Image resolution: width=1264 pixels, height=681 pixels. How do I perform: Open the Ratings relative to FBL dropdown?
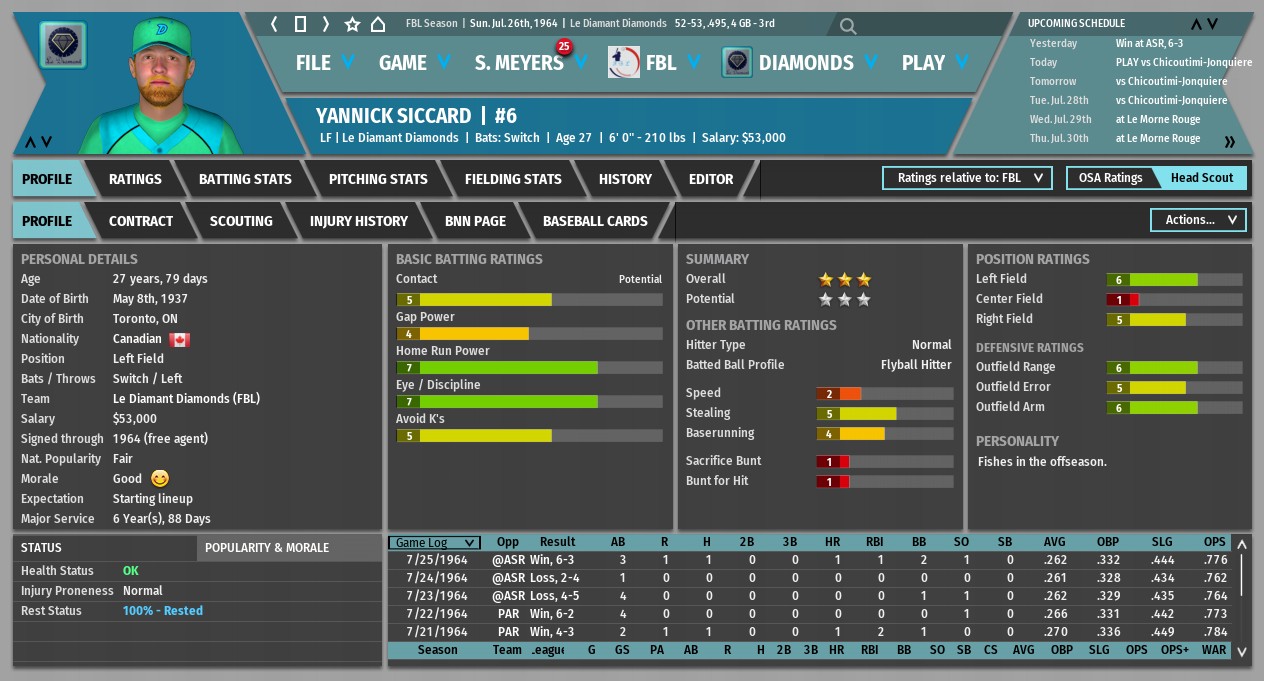[x=967, y=178]
